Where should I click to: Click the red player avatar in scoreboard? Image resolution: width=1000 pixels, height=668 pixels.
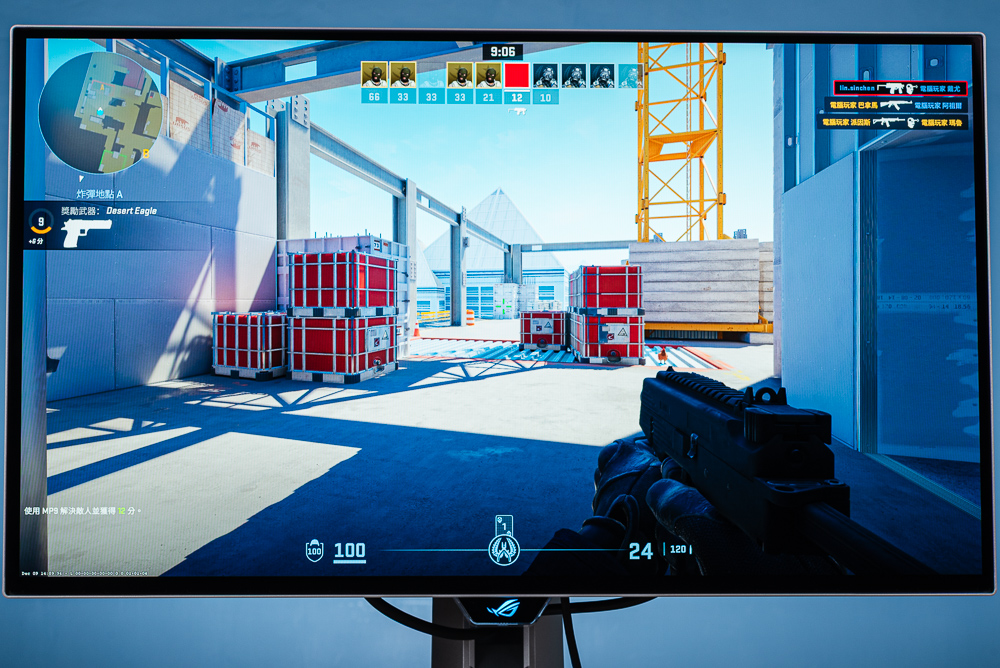click(x=516, y=76)
